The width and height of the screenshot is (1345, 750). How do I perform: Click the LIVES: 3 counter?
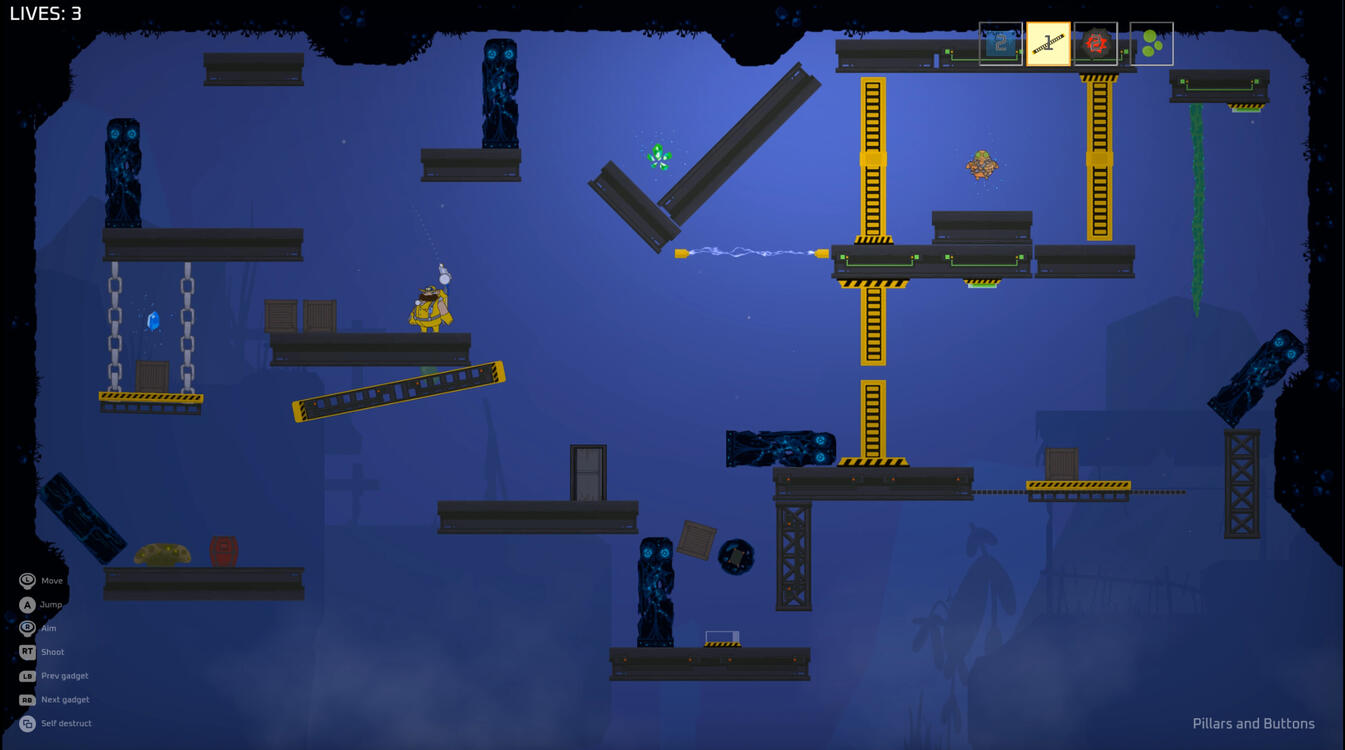pos(45,14)
